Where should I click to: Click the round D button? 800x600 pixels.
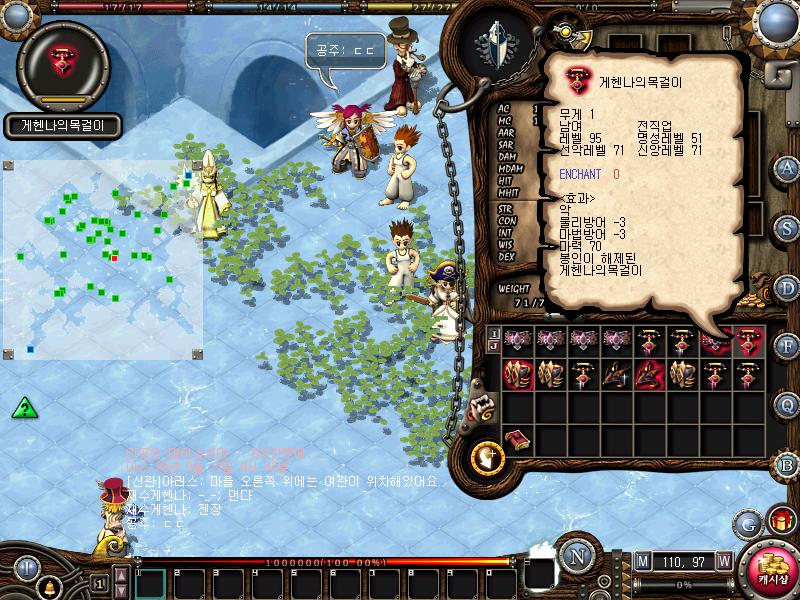point(787,287)
